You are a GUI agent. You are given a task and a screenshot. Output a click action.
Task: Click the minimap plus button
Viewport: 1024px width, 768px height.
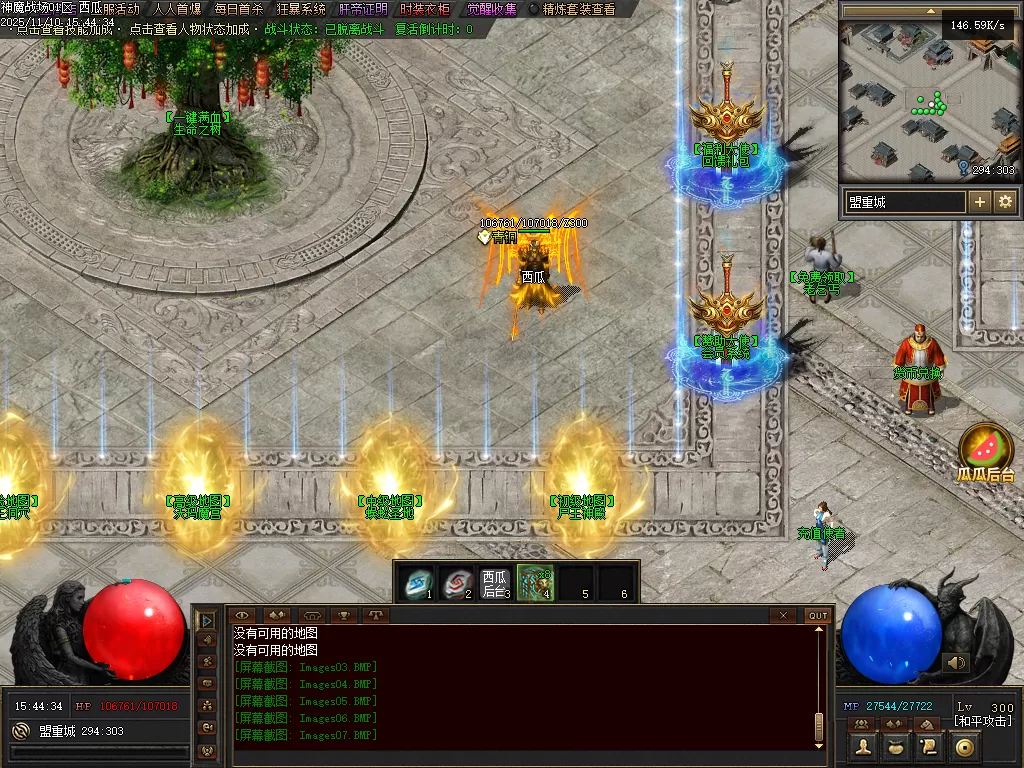pos(980,202)
